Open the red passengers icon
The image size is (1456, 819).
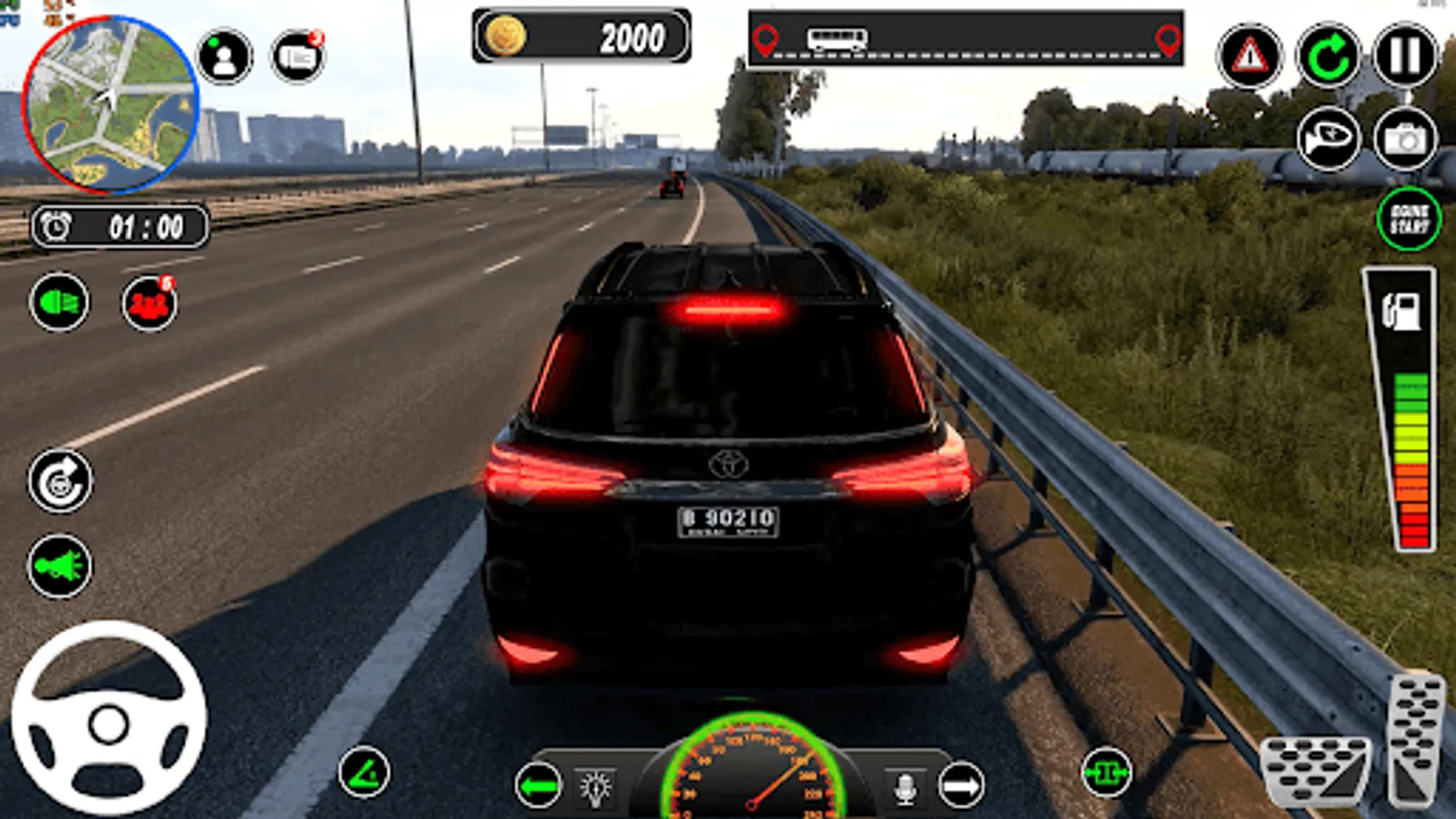click(149, 304)
